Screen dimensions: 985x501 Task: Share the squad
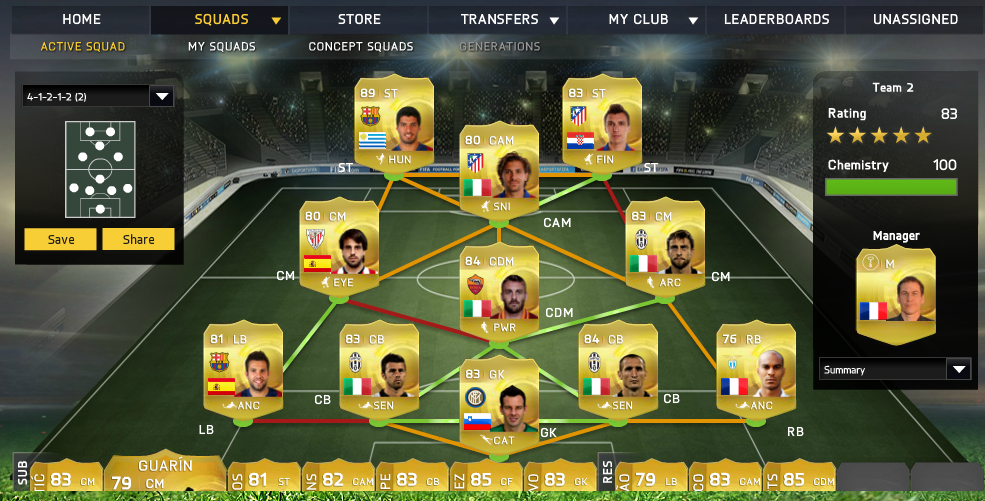(139, 239)
